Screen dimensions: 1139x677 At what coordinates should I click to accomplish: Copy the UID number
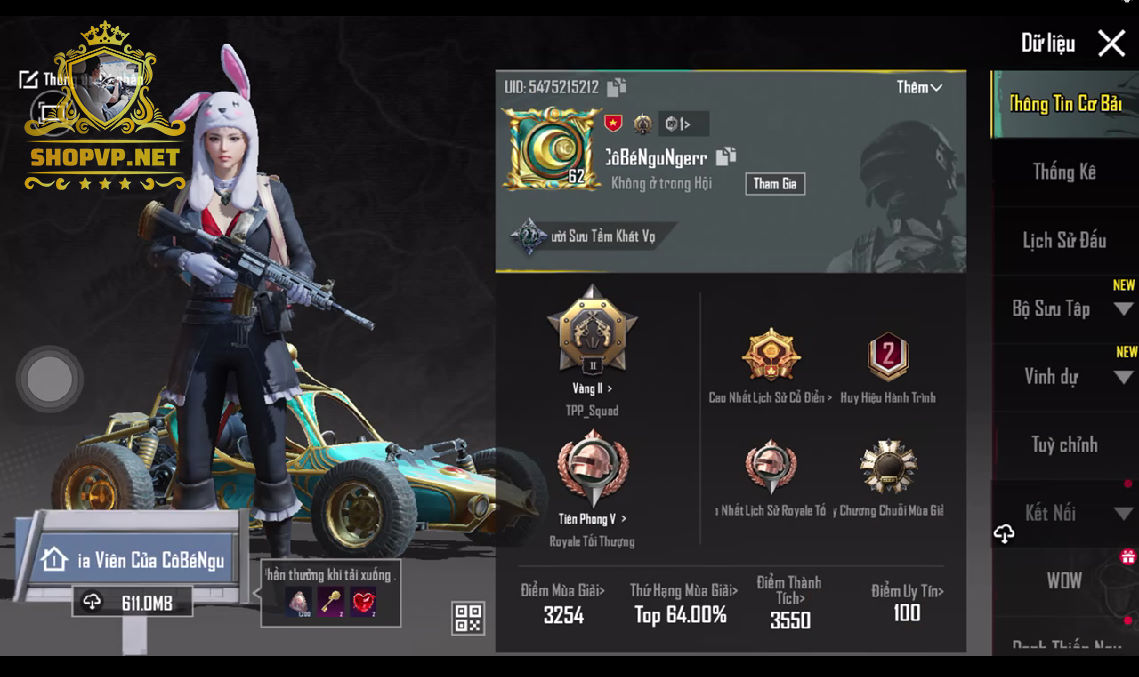617,88
